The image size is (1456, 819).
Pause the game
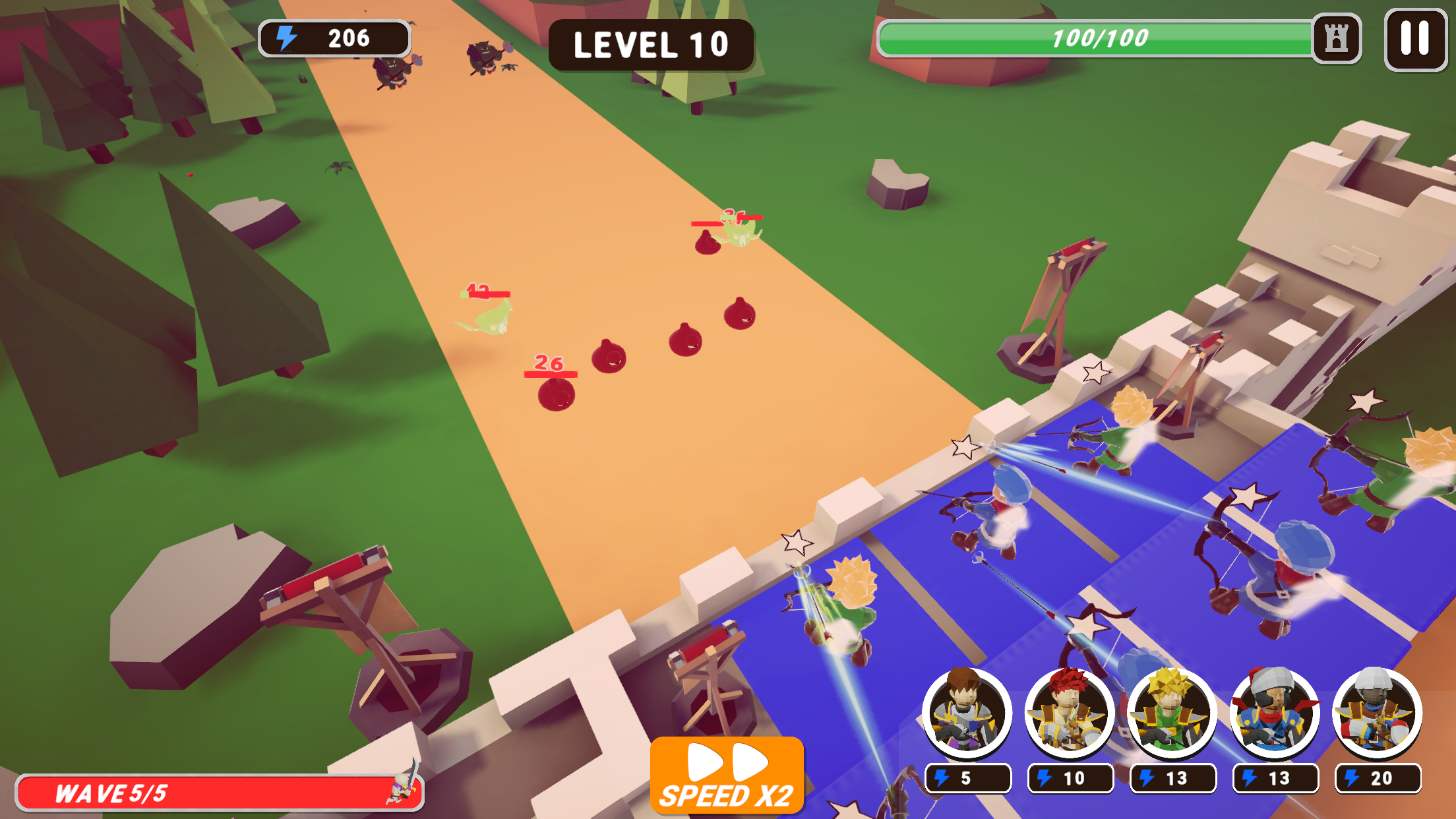[x=1415, y=39]
